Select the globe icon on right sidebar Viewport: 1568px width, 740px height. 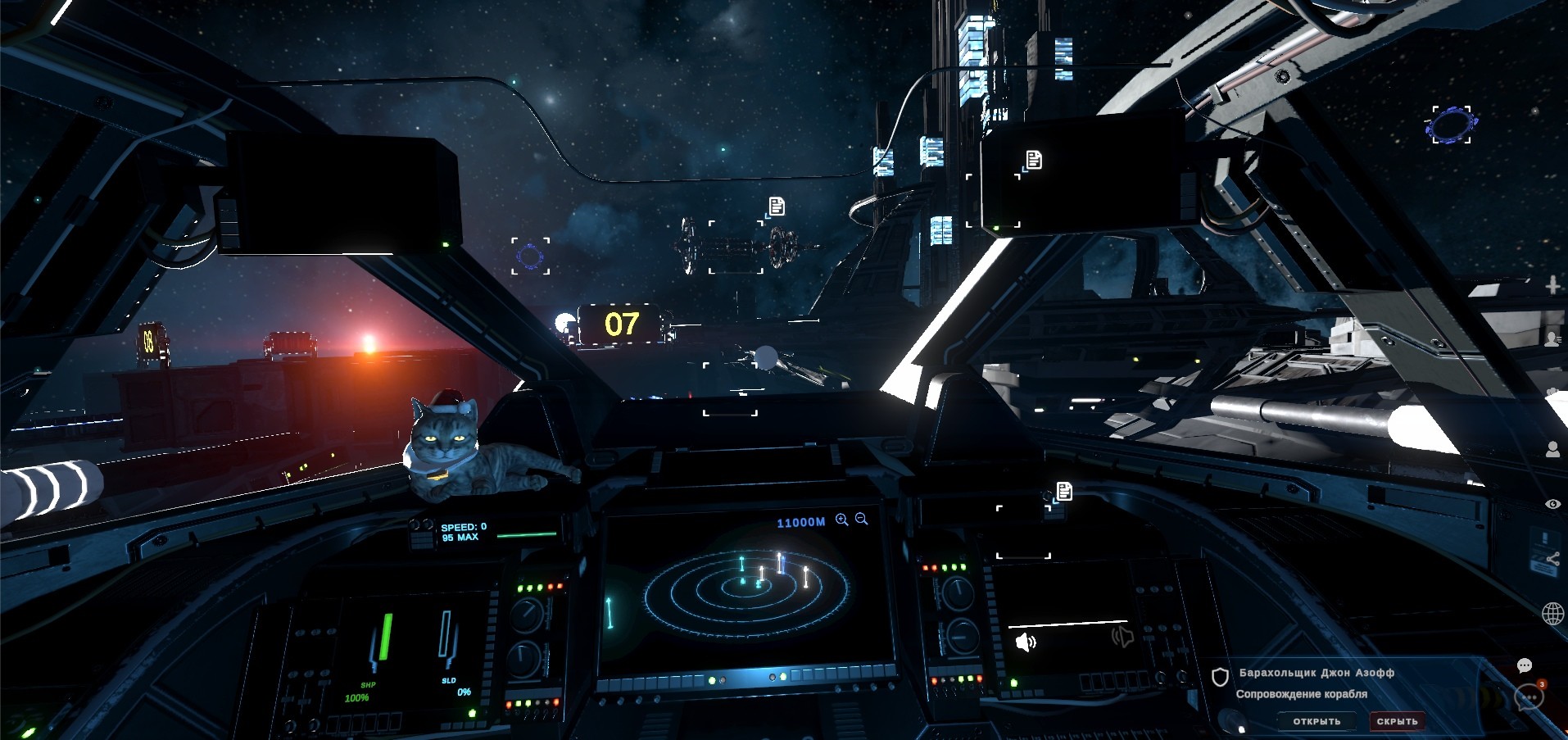[1552, 614]
